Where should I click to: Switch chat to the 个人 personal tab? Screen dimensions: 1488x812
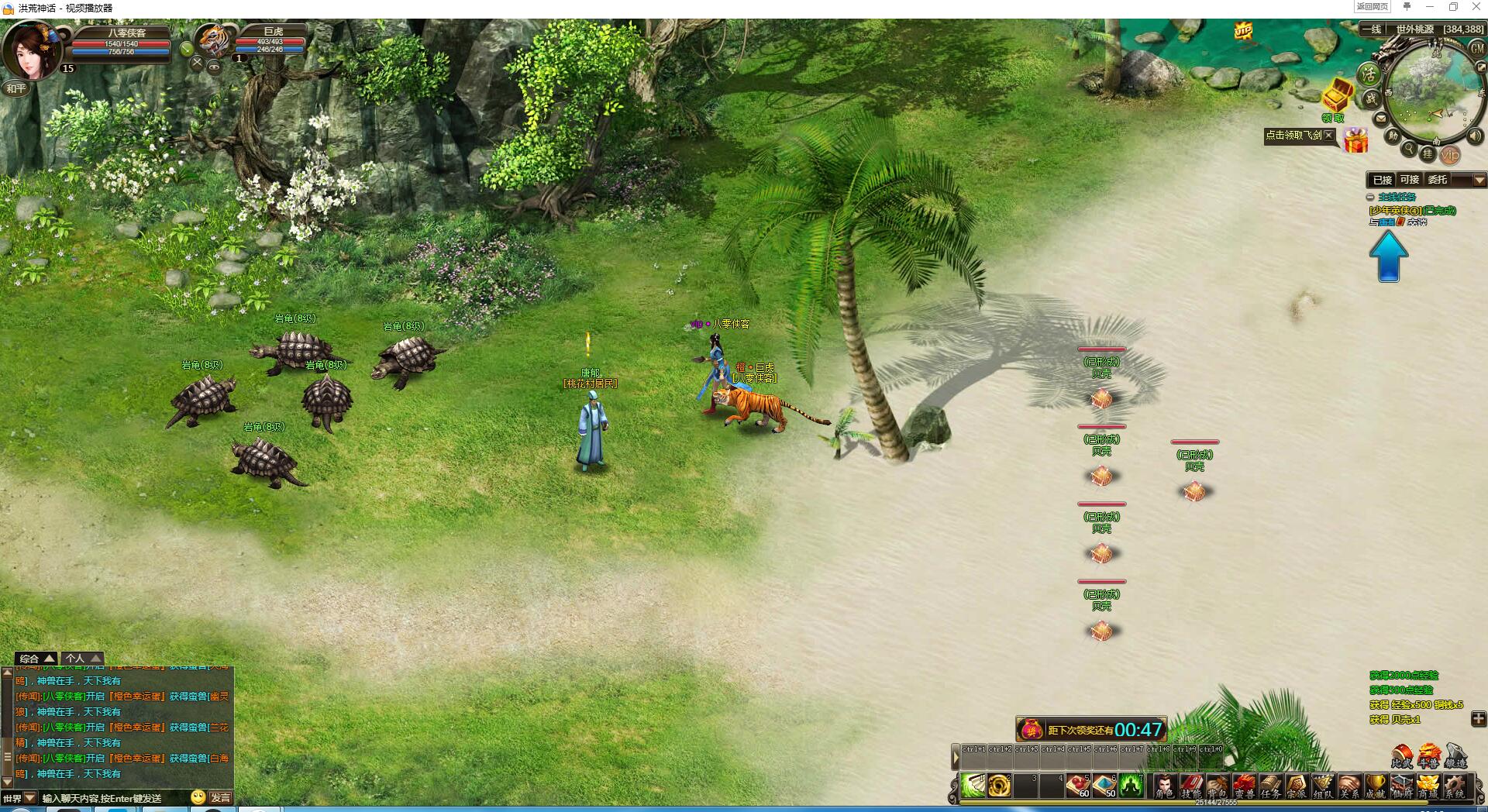pos(81,659)
